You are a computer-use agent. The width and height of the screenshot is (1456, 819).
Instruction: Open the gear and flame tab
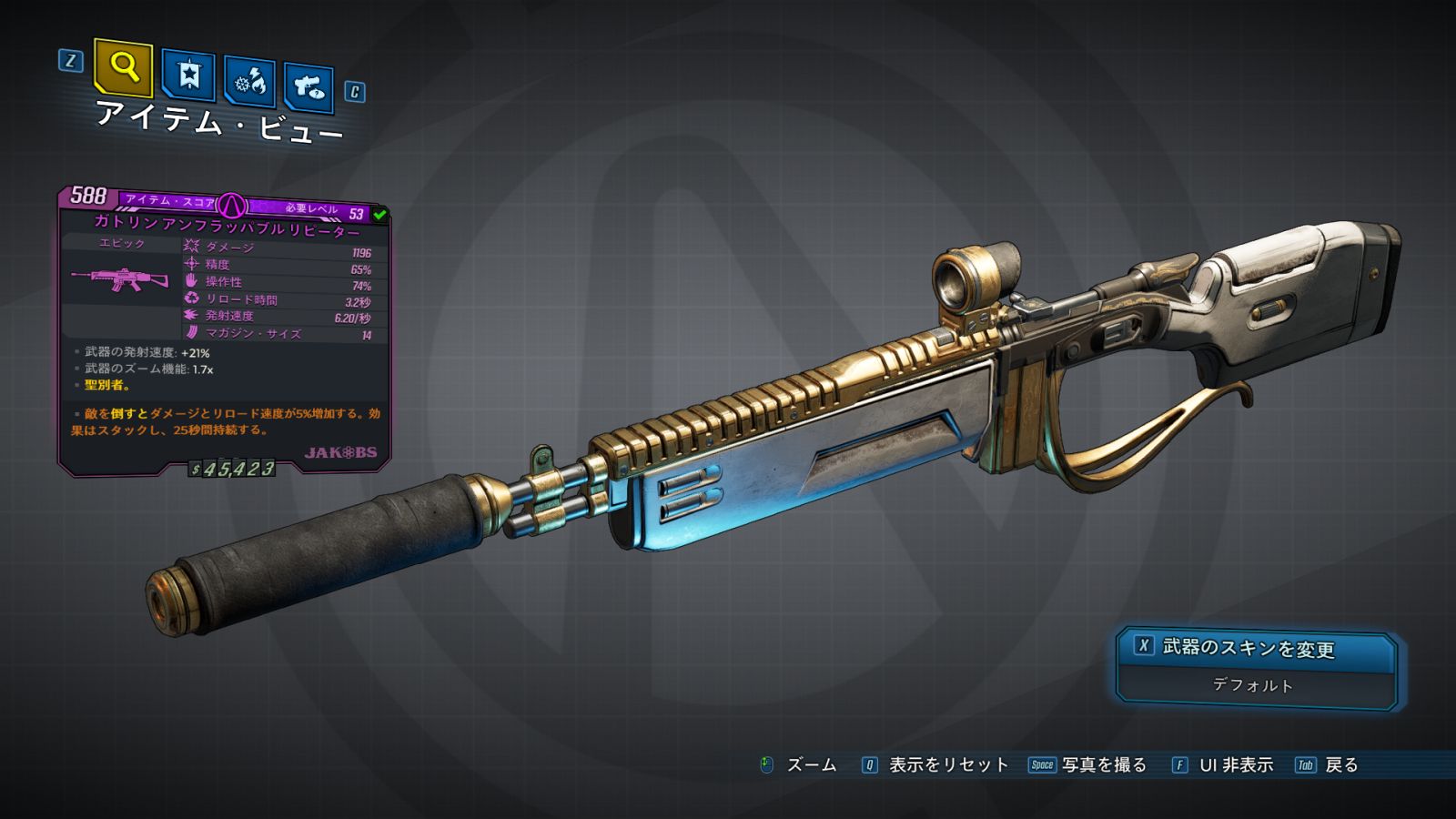250,83
